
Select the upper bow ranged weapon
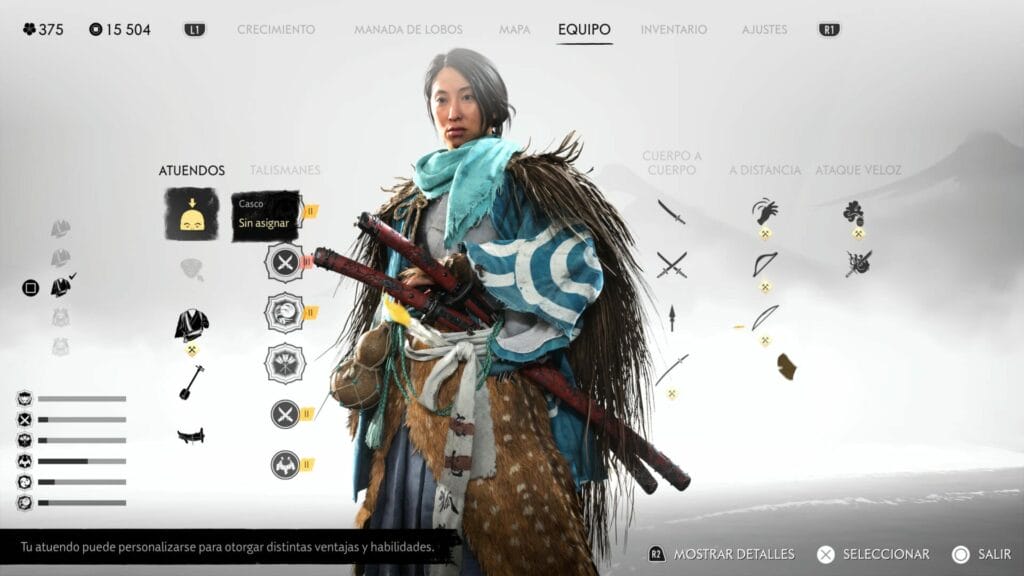tap(765, 264)
